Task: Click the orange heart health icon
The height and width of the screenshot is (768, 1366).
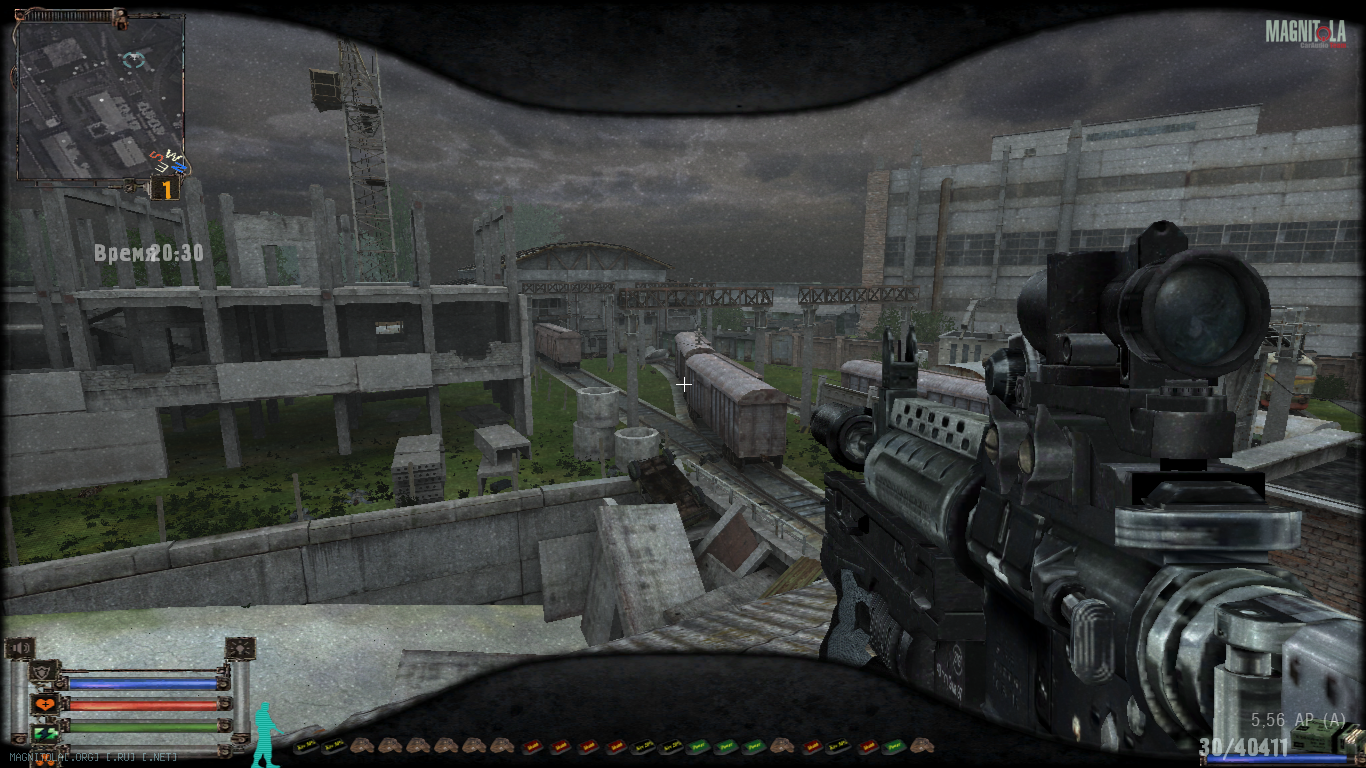Action: click(44, 704)
